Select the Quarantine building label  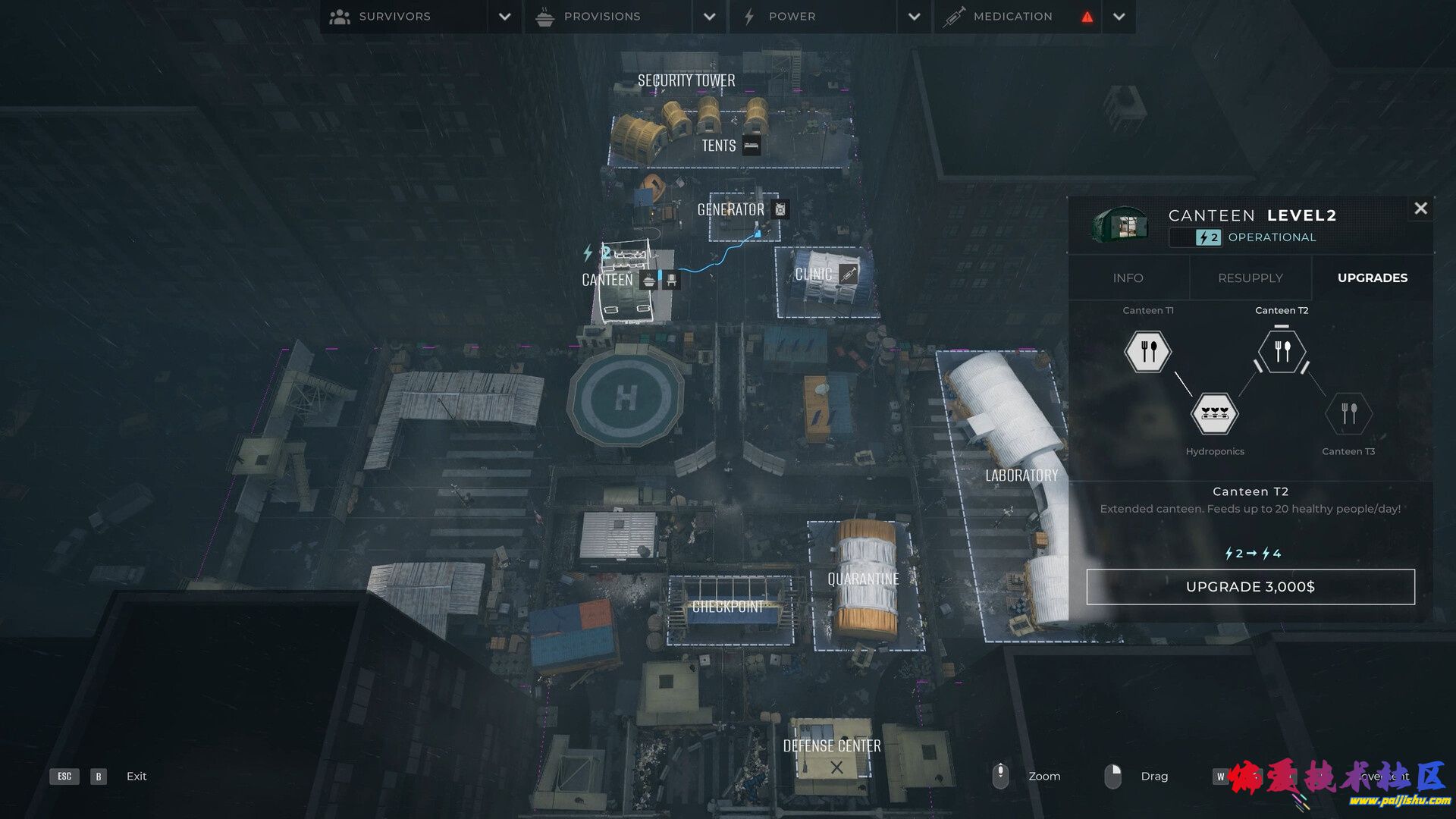click(x=863, y=579)
